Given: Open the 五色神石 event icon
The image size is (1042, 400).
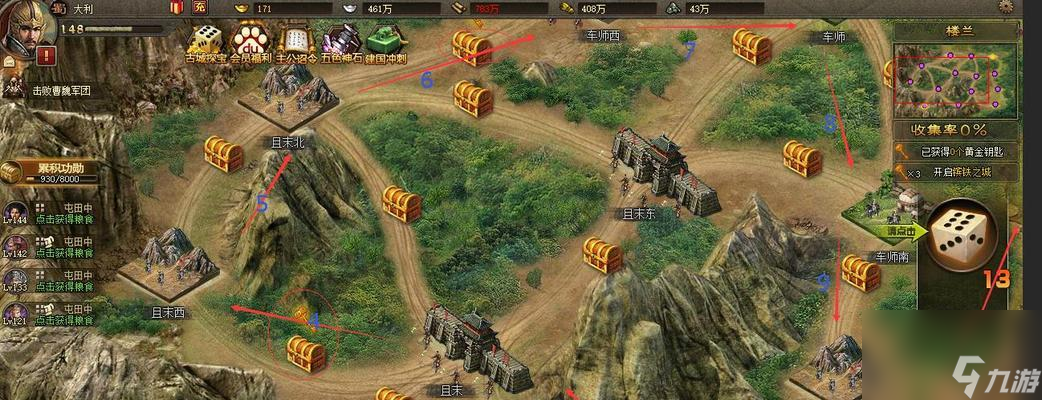Looking at the screenshot, I should [340, 42].
